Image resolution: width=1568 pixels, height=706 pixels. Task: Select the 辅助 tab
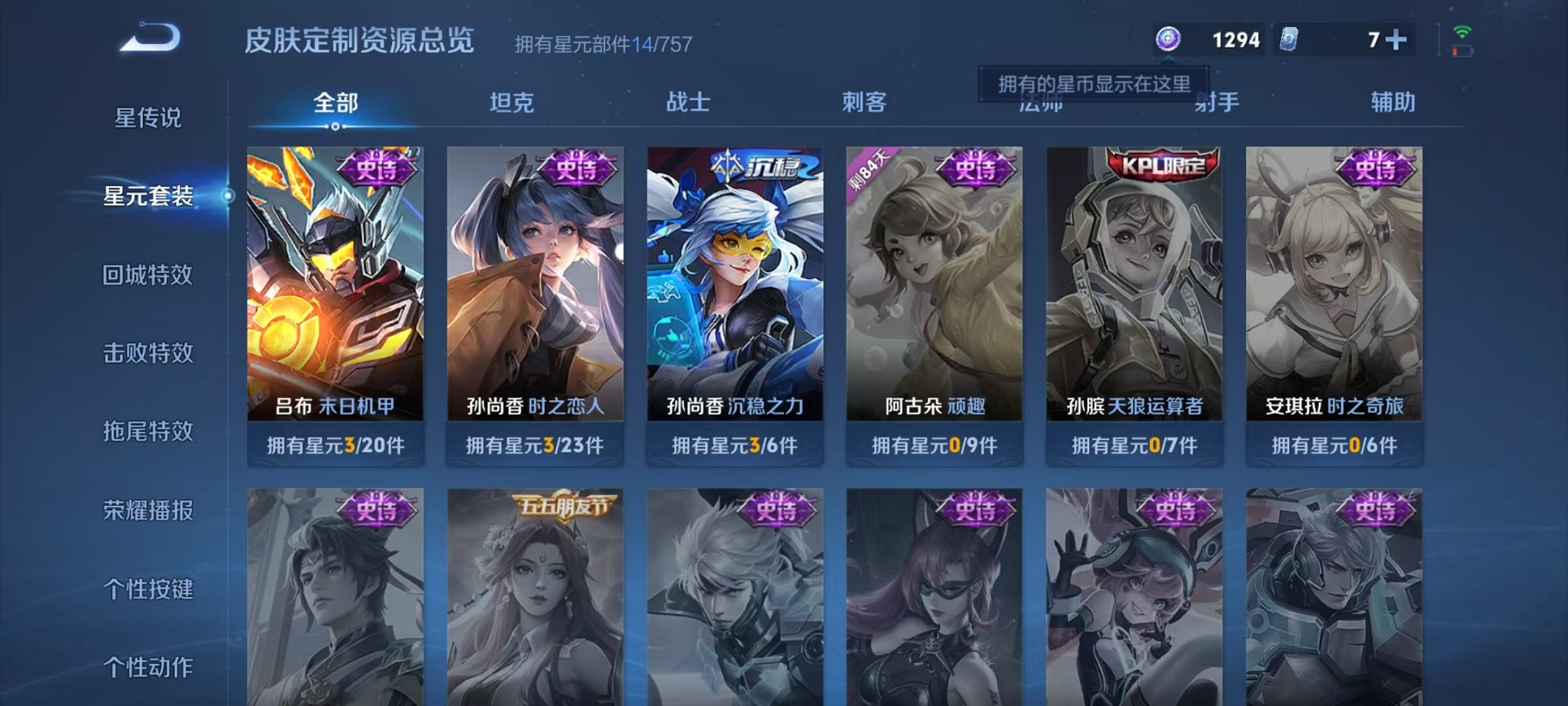pyautogui.click(x=1388, y=101)
